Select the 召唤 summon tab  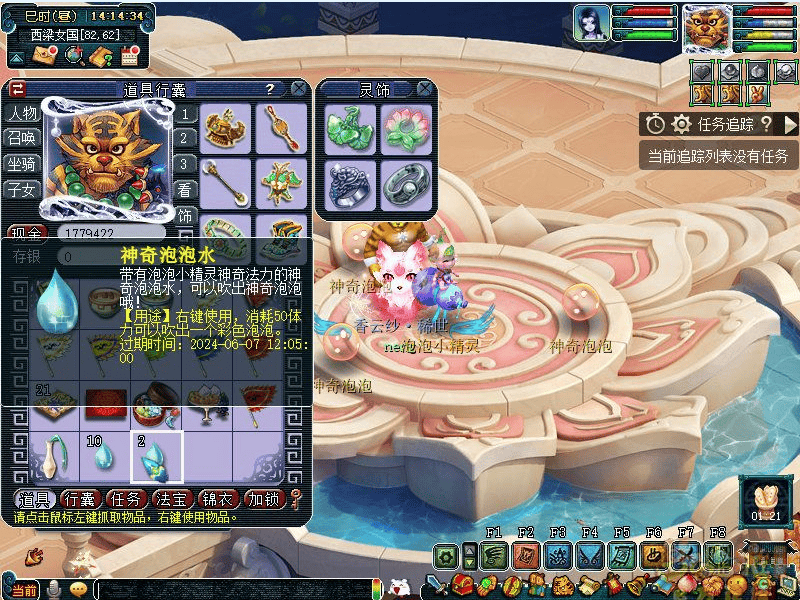click(x=21, y=138)
